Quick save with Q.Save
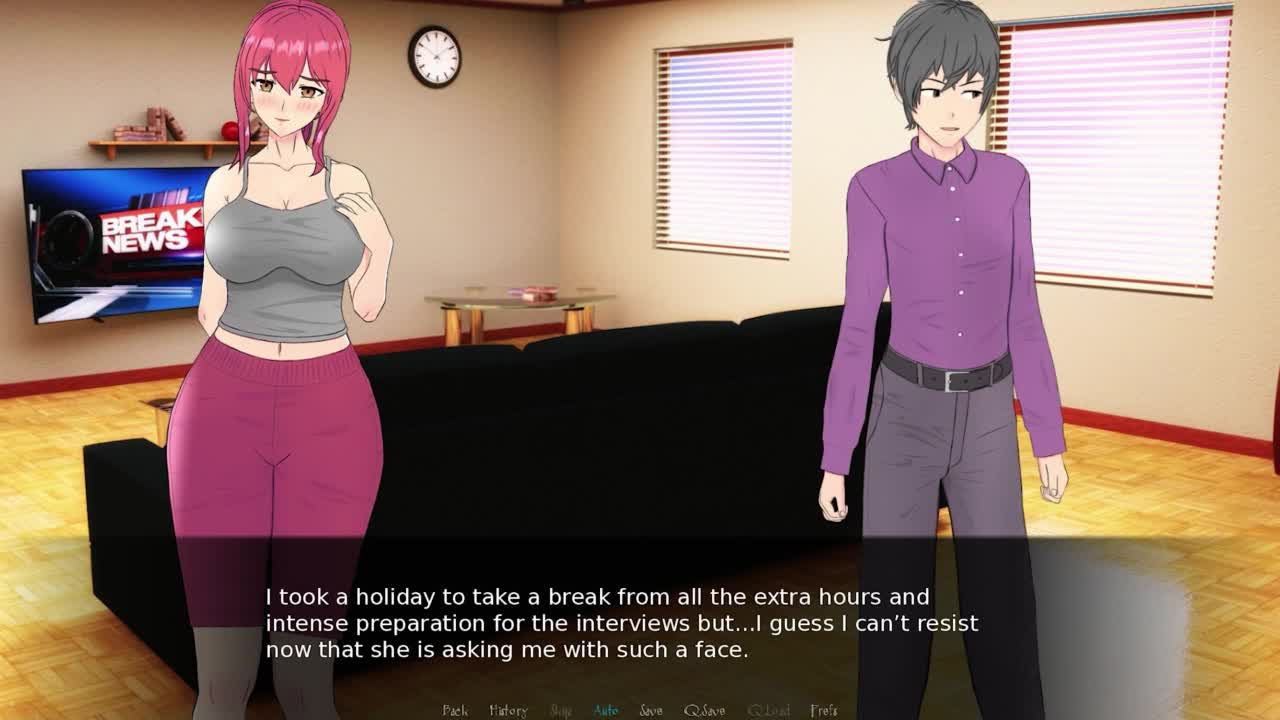Viewport: 1280px width, 720px height. (x=705, y=710)
